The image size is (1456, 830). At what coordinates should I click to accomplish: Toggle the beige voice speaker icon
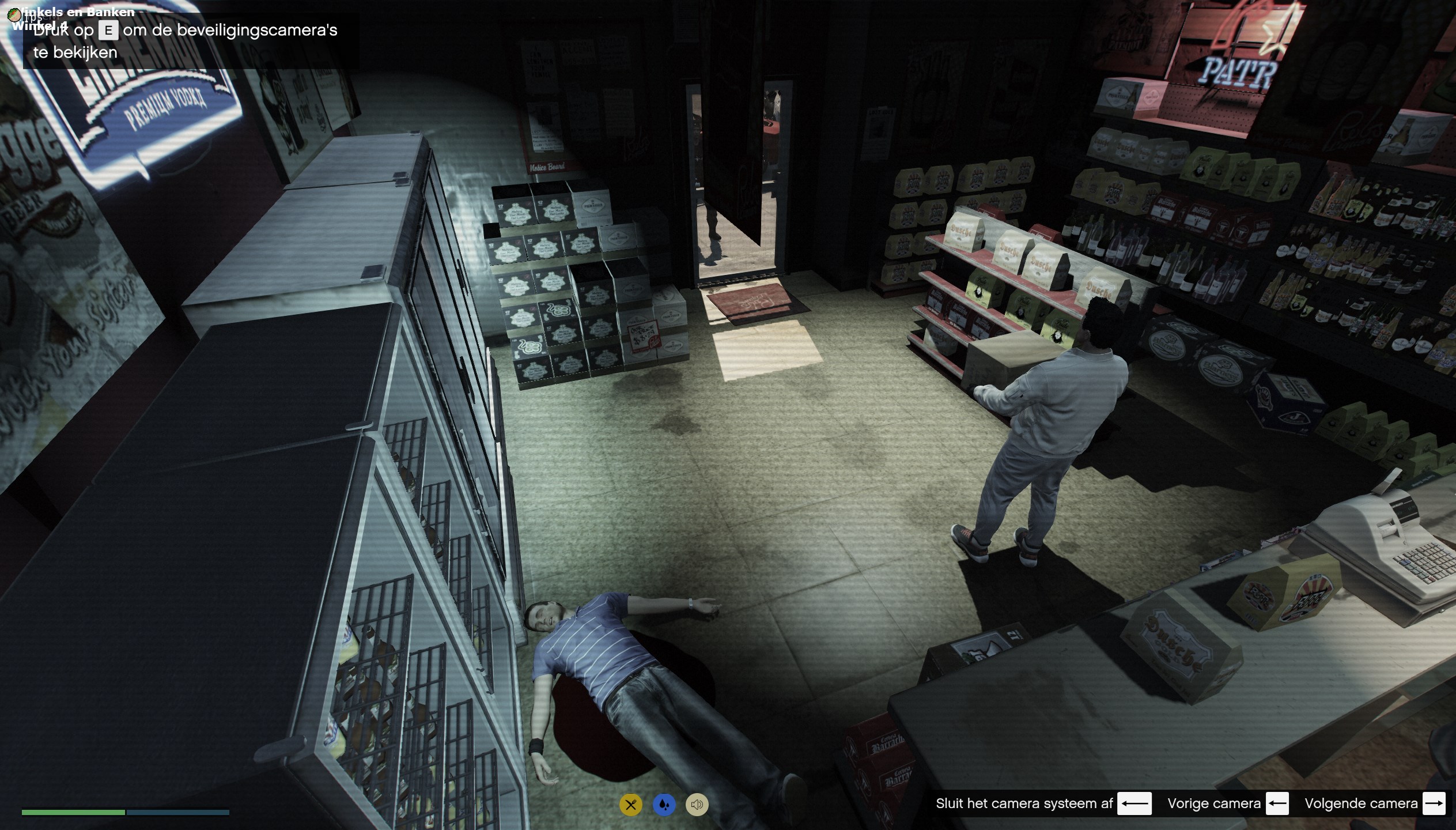697,805
